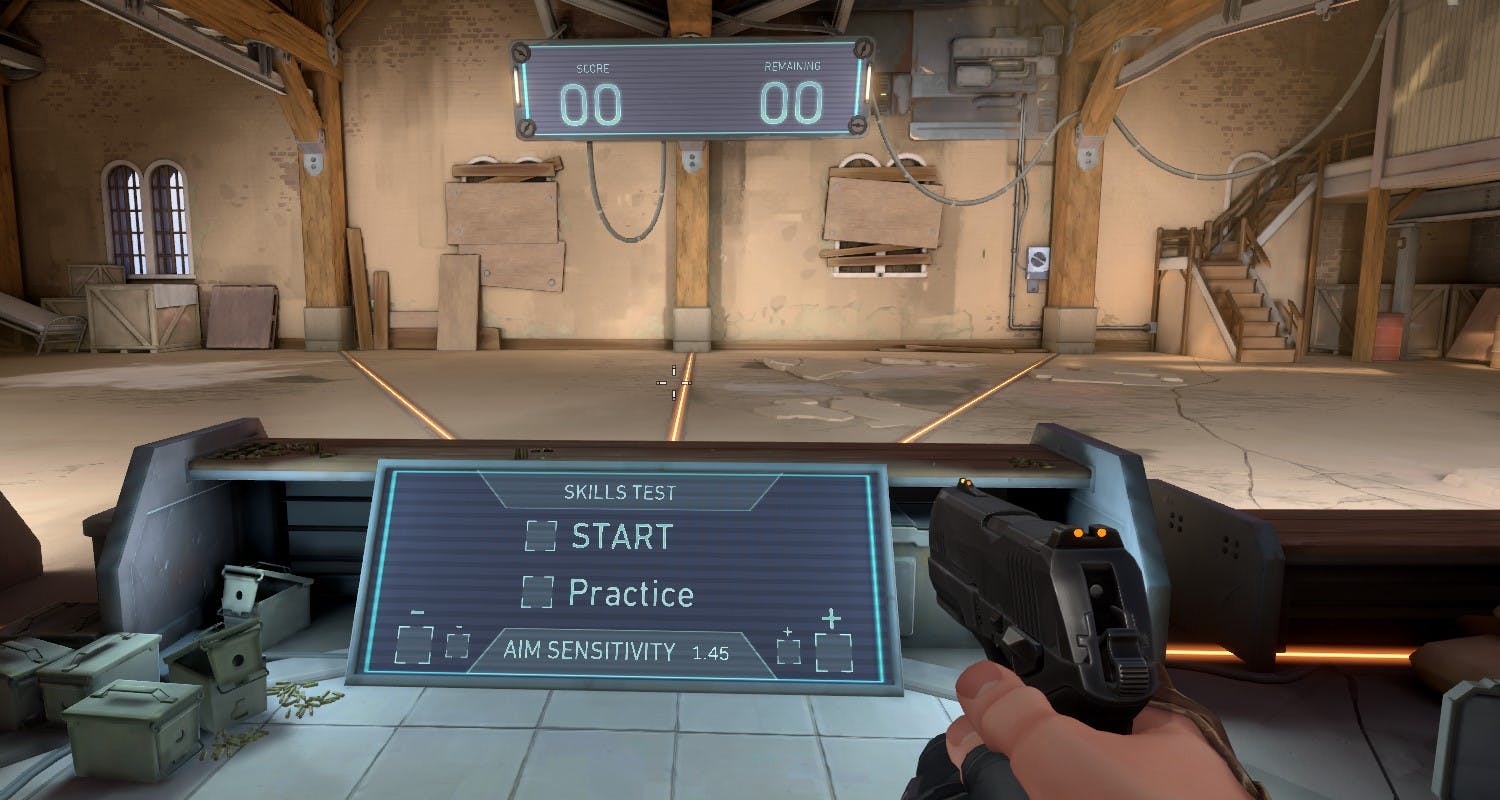Click the SKILLS TEST header
This screenshot has height=800, width=1500.
pyautogui.click(x=620, y=492)
